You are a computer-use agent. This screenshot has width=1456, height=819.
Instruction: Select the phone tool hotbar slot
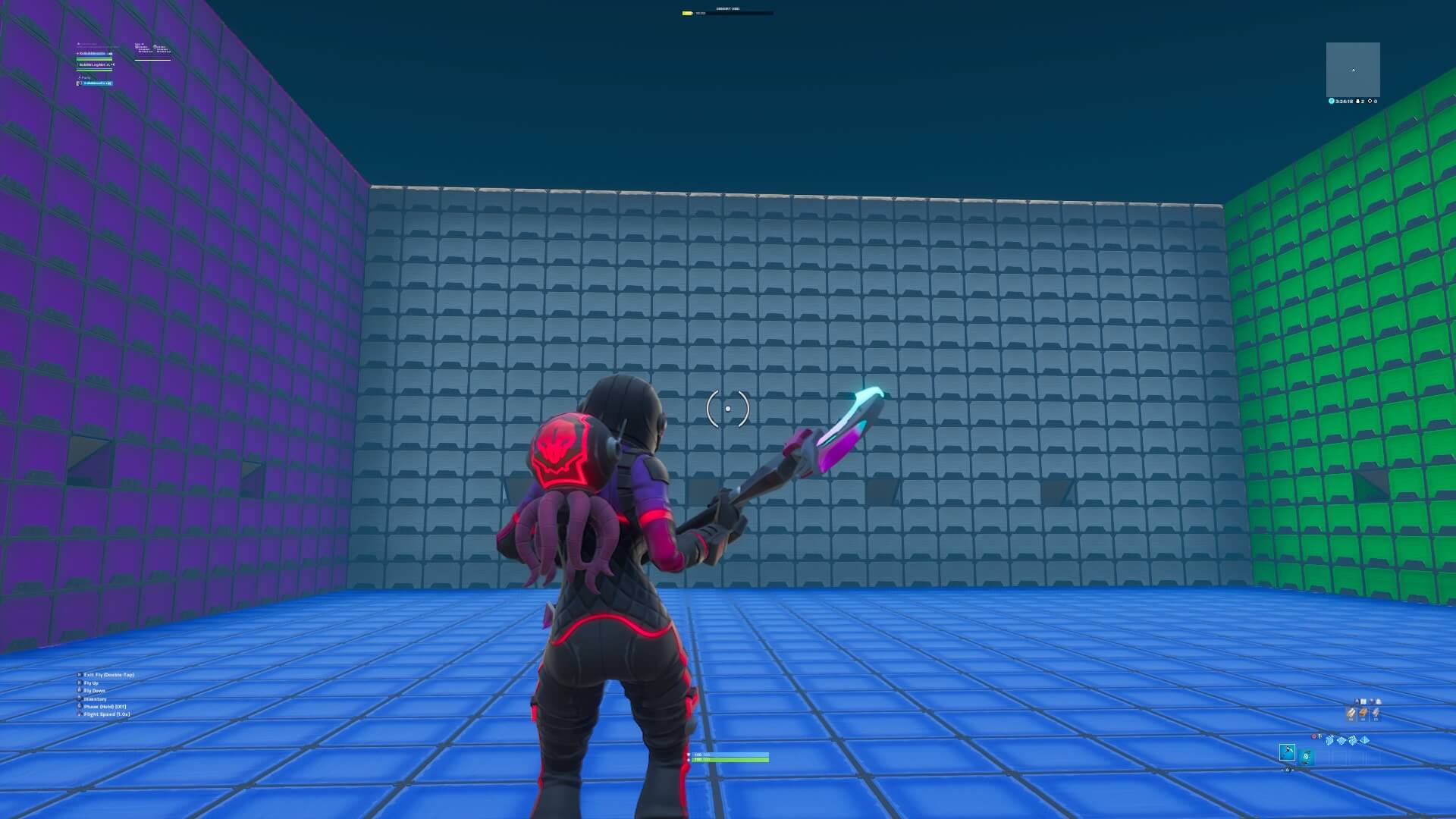coord(1306,755)
